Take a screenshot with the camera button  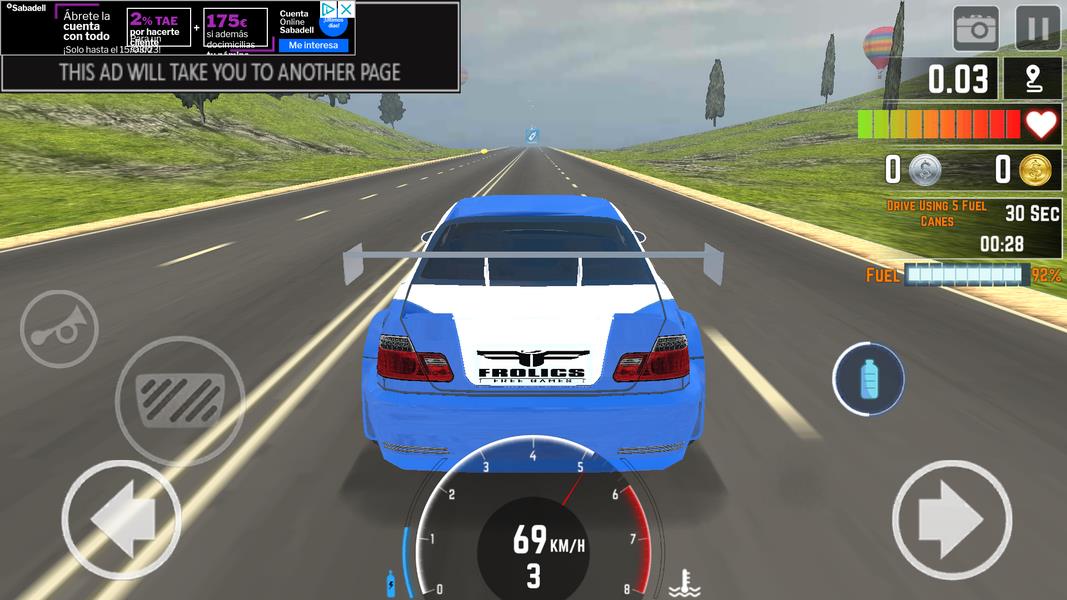pos(976,28)
